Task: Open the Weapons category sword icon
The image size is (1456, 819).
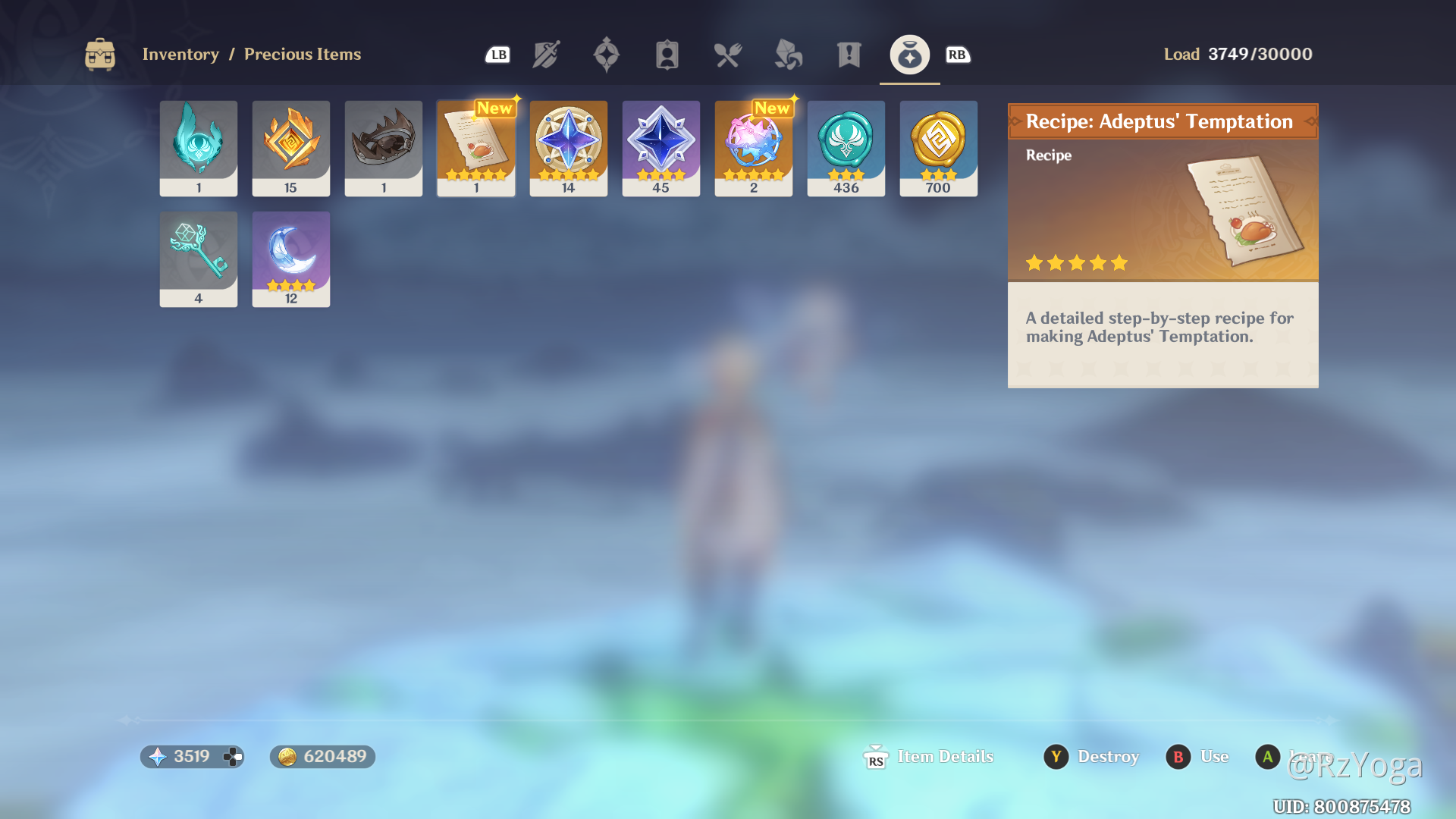Action: pyautogui.click(x=546, y=54)
